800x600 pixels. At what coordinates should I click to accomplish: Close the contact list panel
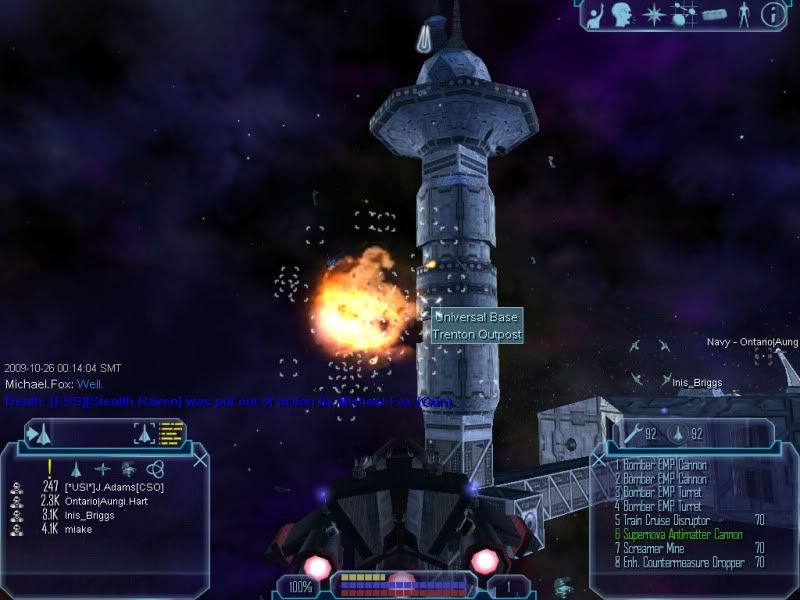tap(200, 461)
